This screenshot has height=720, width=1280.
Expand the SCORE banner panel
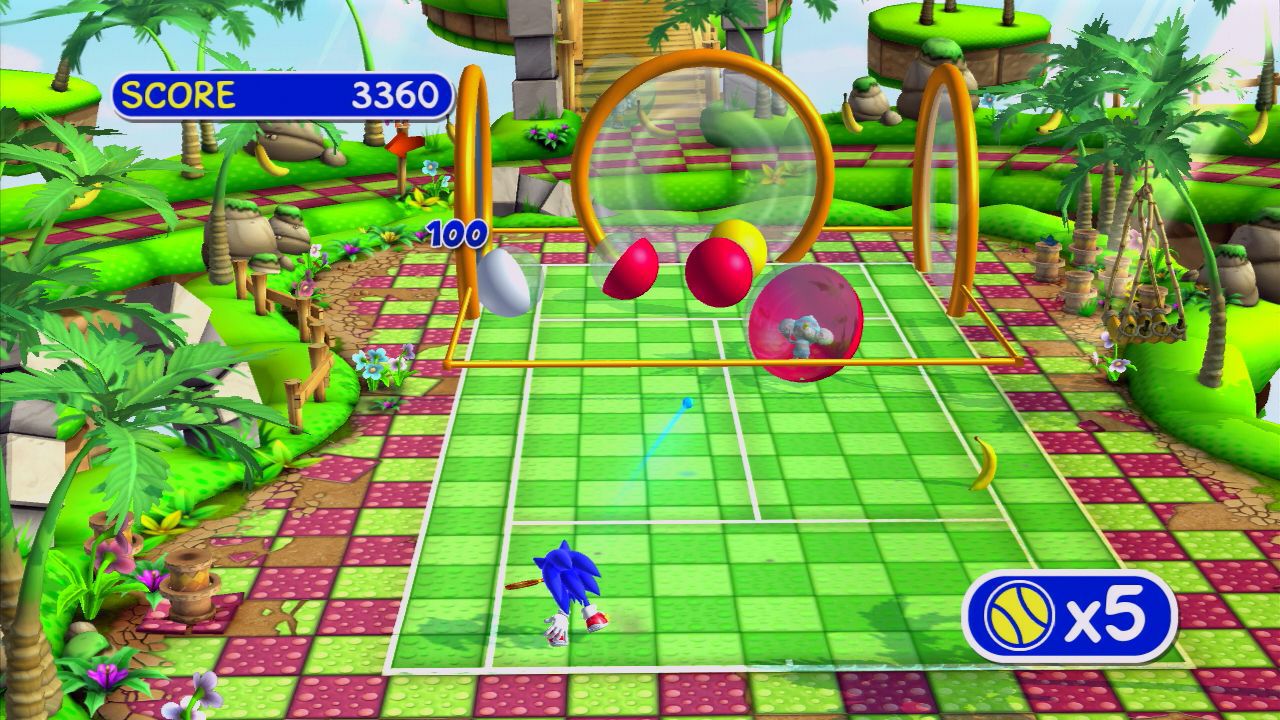tap(280, 95)
